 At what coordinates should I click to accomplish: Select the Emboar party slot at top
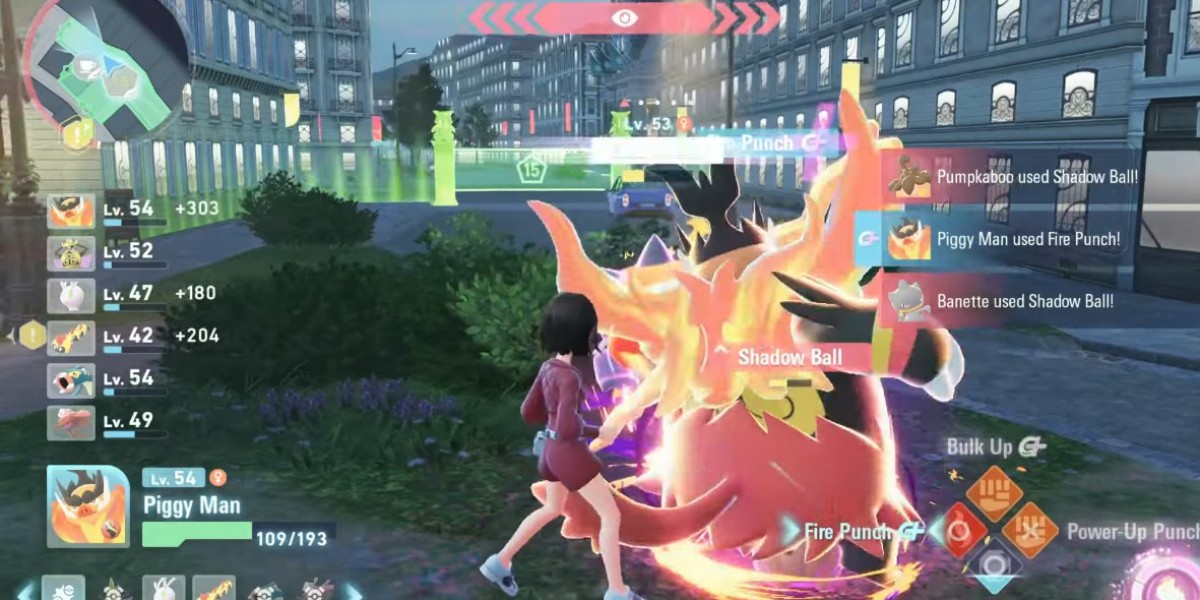pos(71,212)
